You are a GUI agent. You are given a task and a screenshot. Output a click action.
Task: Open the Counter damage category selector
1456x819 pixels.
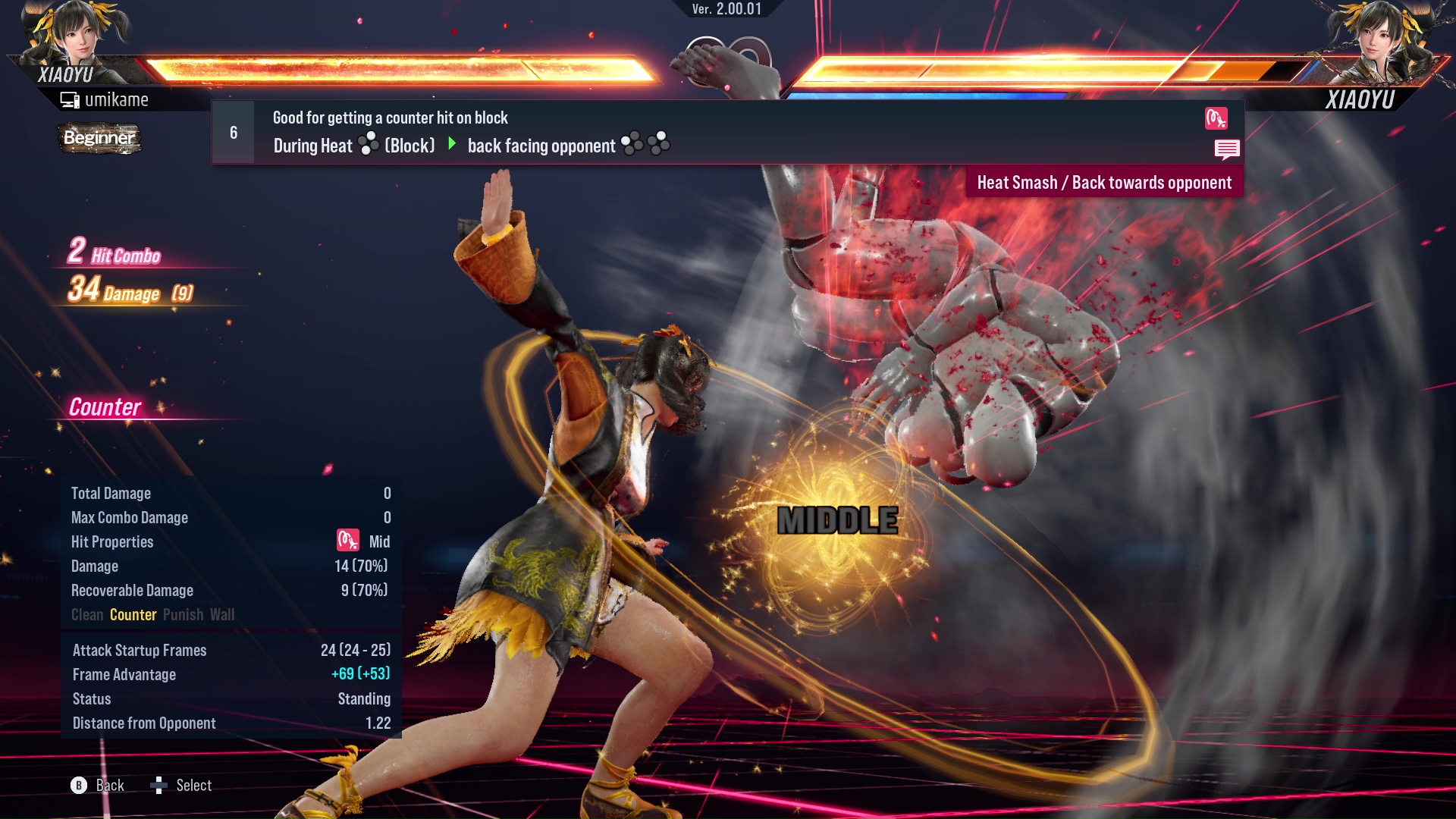pyautogui.click(x=133, y=614)
